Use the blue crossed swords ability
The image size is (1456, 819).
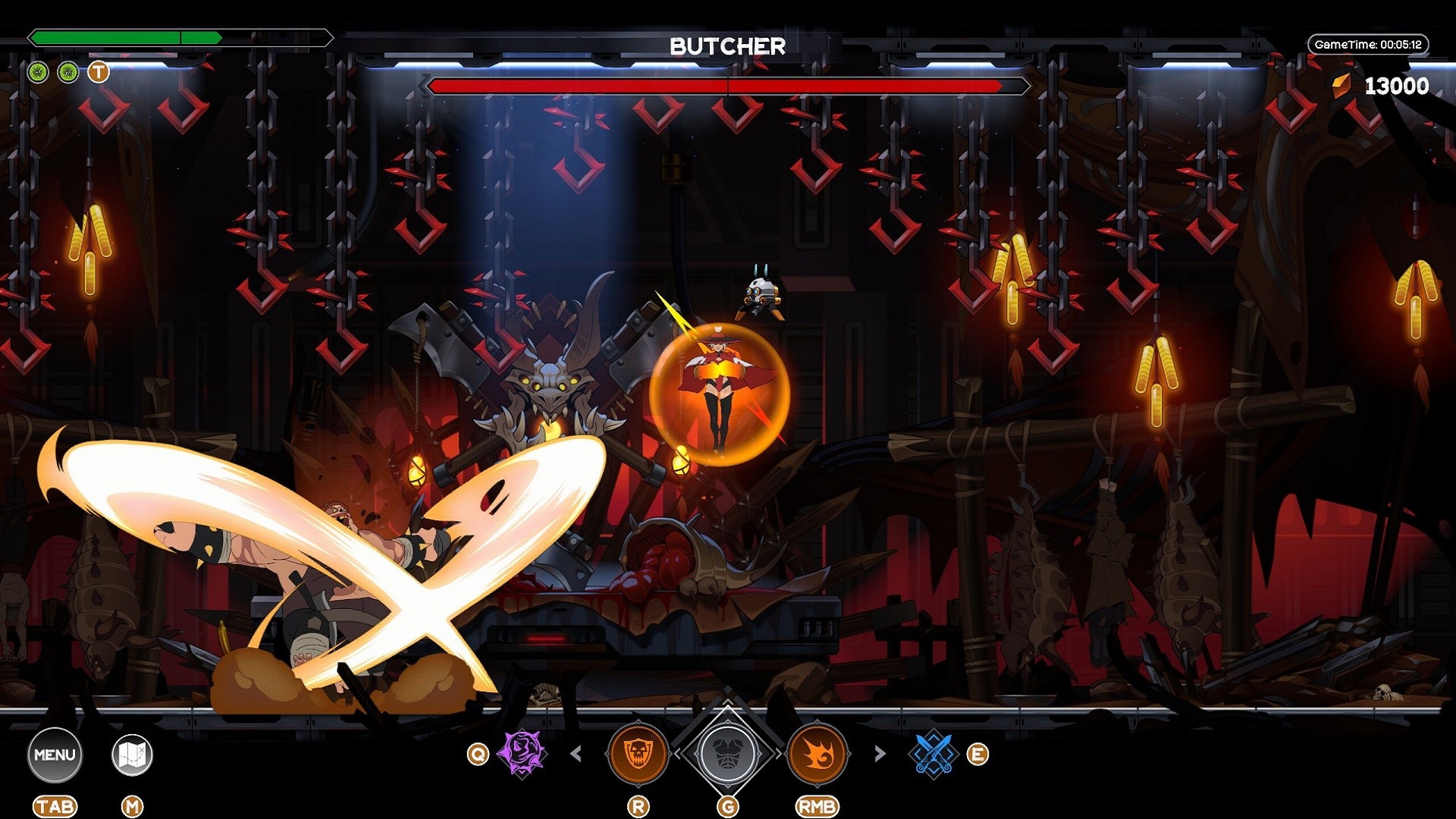tap(933, 754)
